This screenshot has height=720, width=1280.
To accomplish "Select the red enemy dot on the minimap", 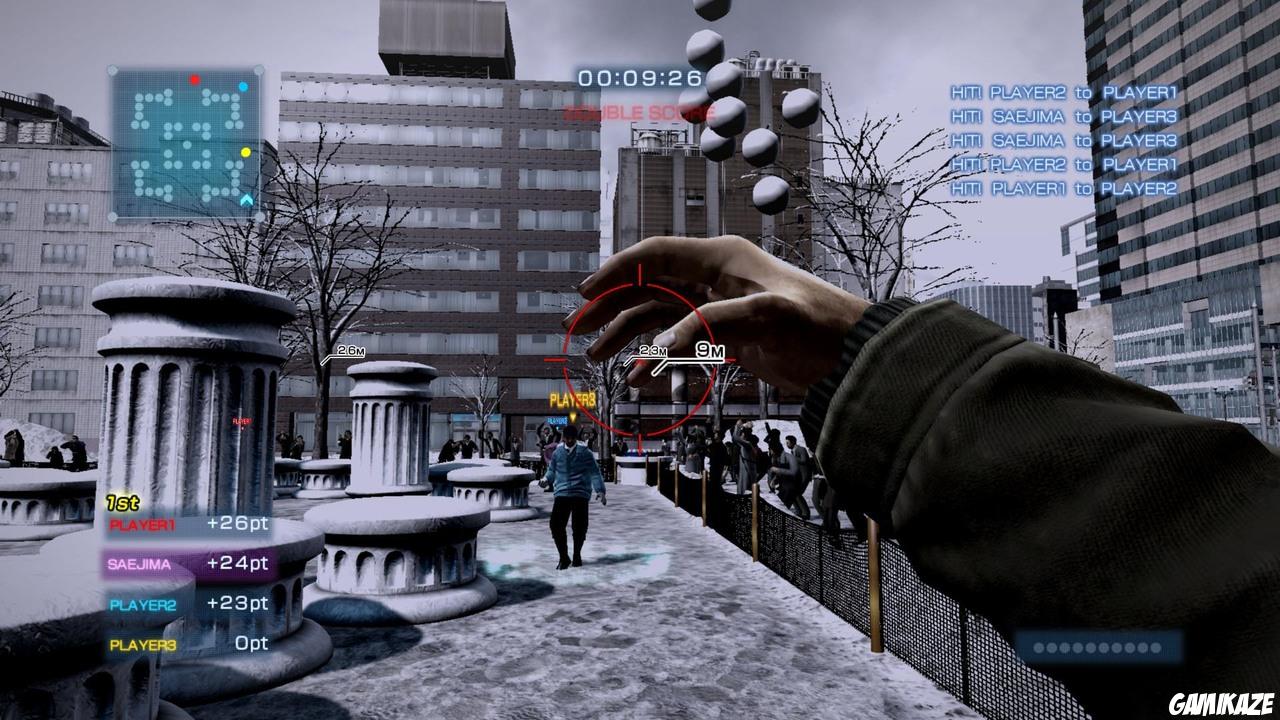I will click(196, 78).
